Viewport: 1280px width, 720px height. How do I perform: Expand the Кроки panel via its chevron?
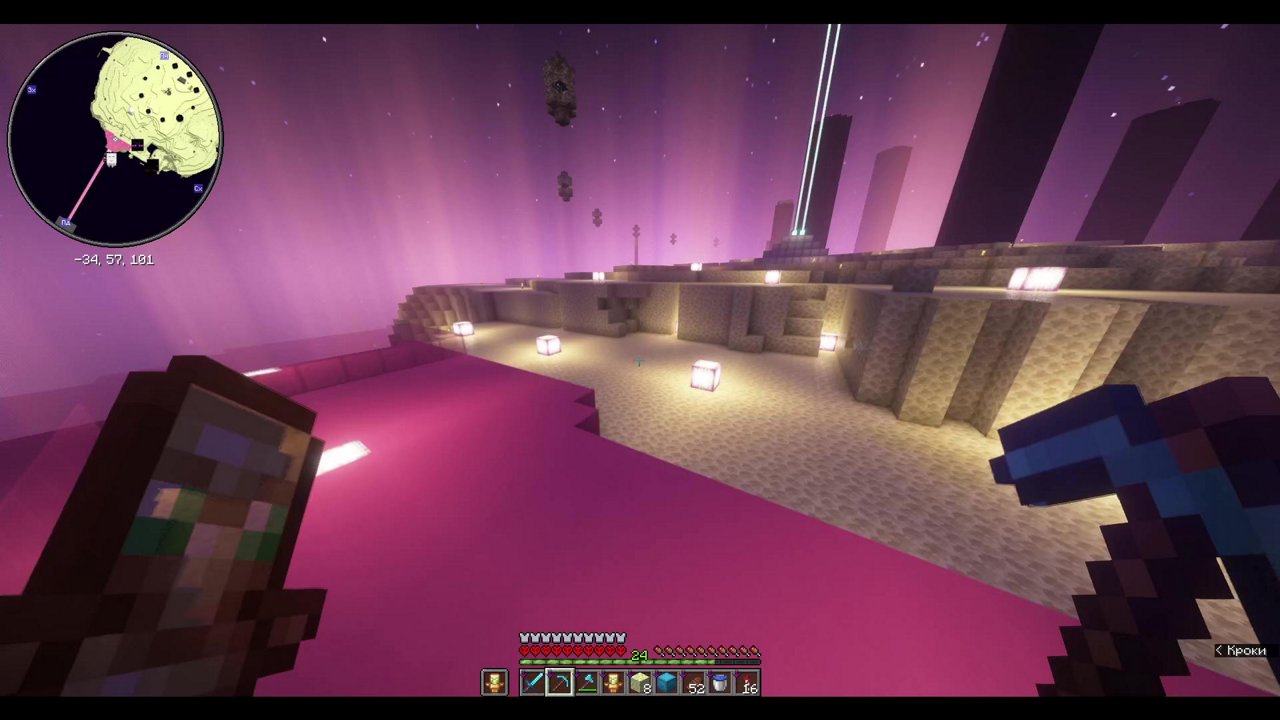[x=1218, y=651]
